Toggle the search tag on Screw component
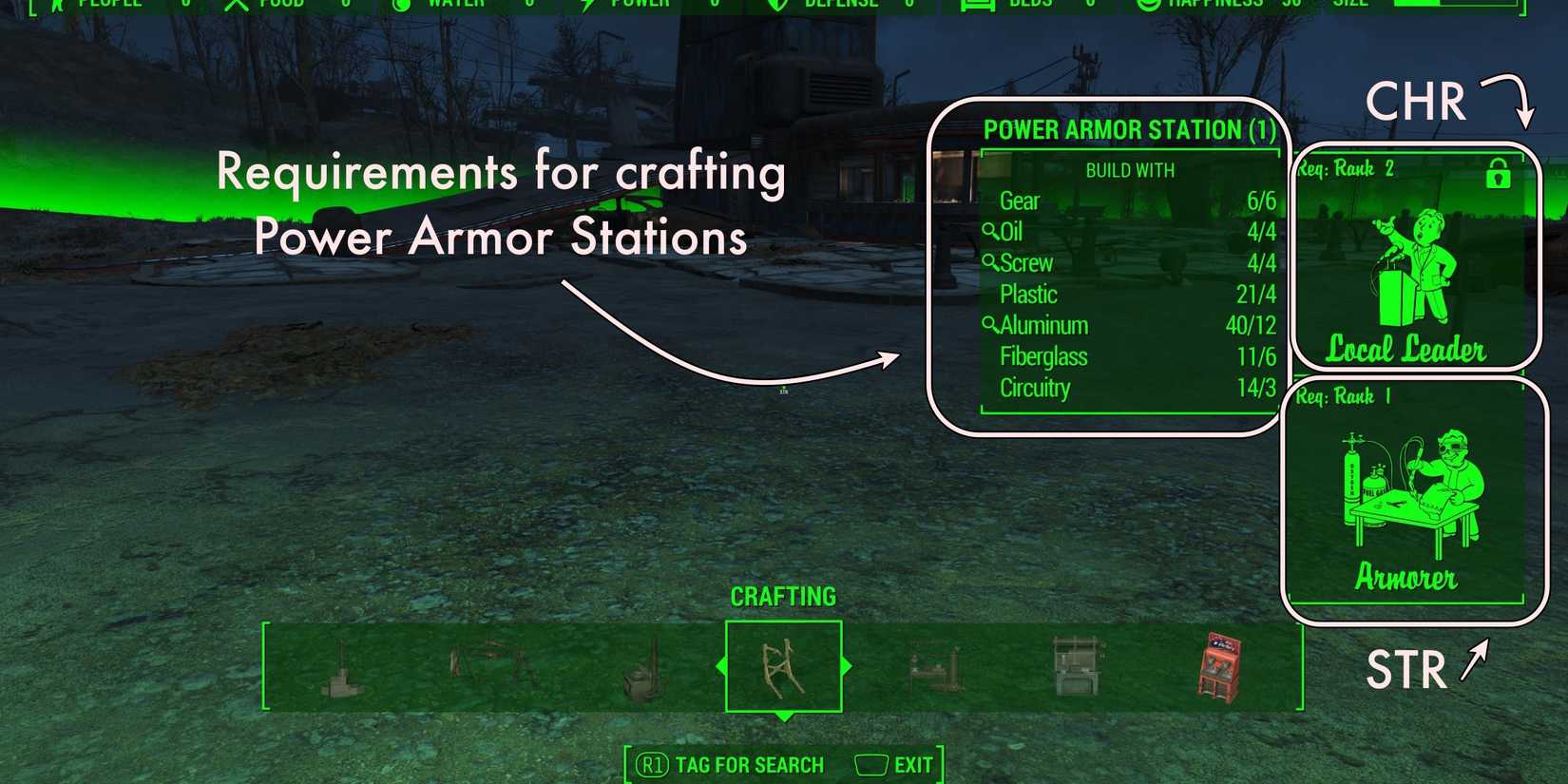Image resolution: width=1568 pixels, height=784 pixels. tap(992, 263)
